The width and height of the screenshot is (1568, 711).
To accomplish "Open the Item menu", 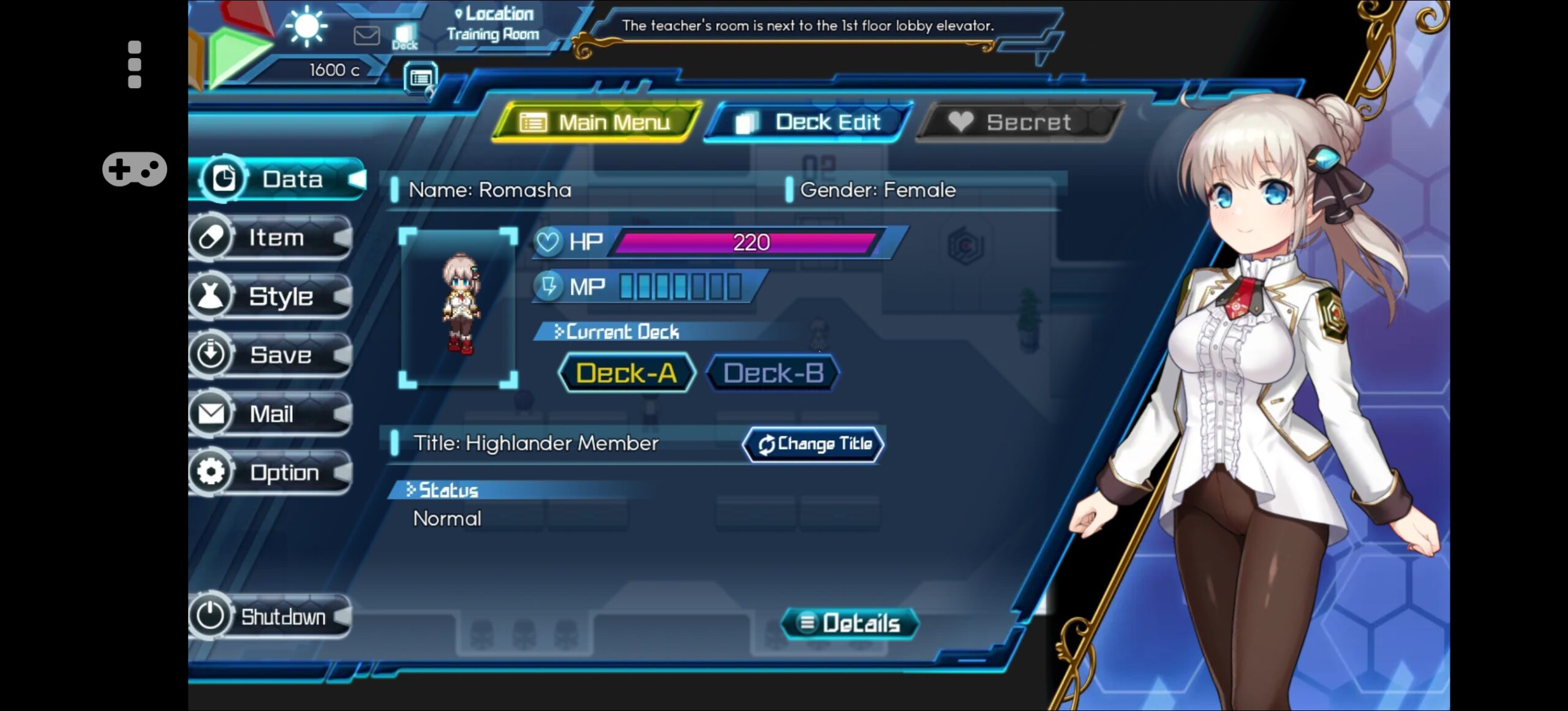I will tap(272, 238).
